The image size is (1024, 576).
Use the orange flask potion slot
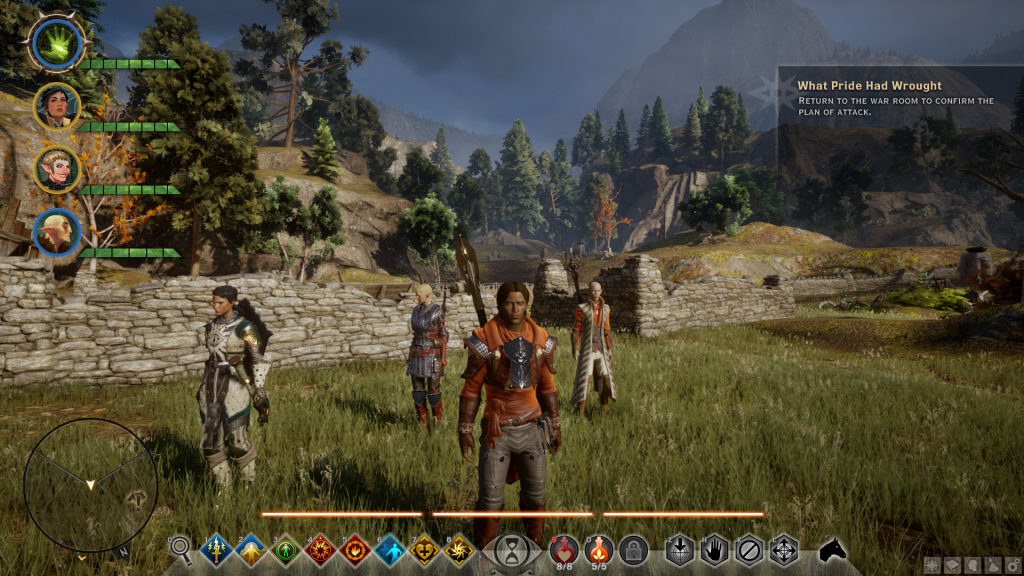point(598,548)
